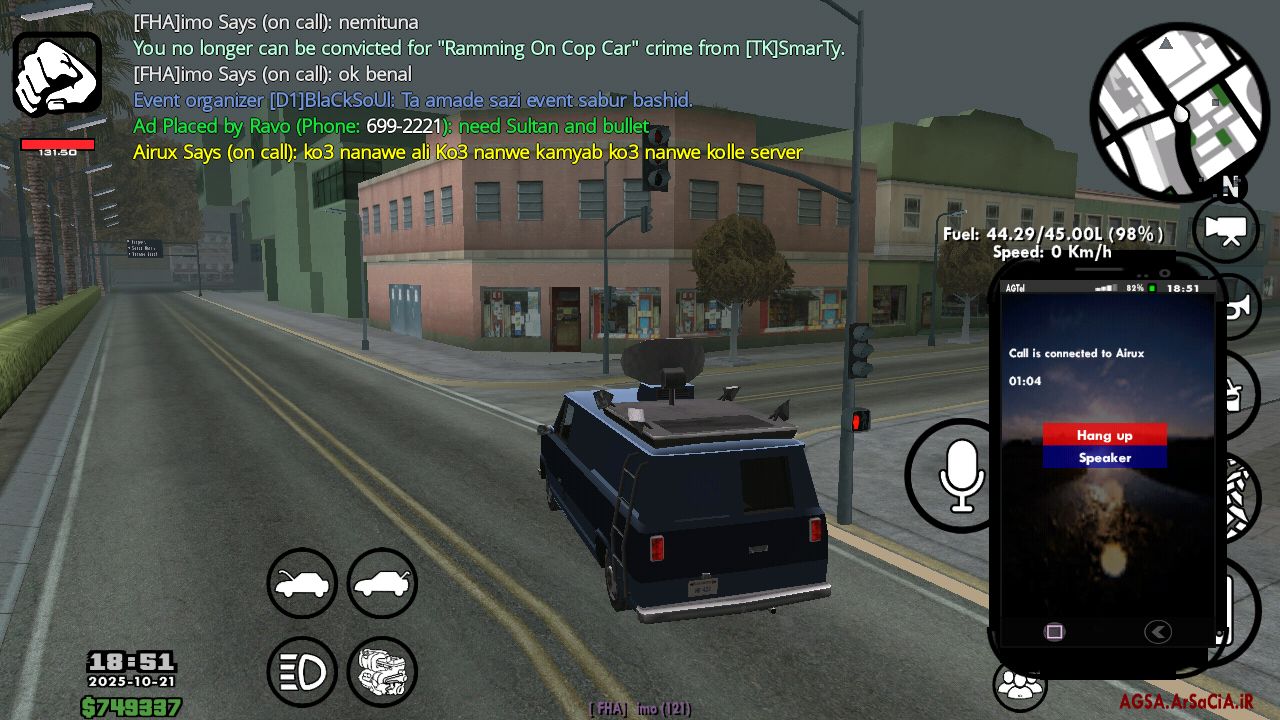Toggle the vehicle headlights
The image size is (1280, 720).
pyautogui.click(x=302, y=672)
